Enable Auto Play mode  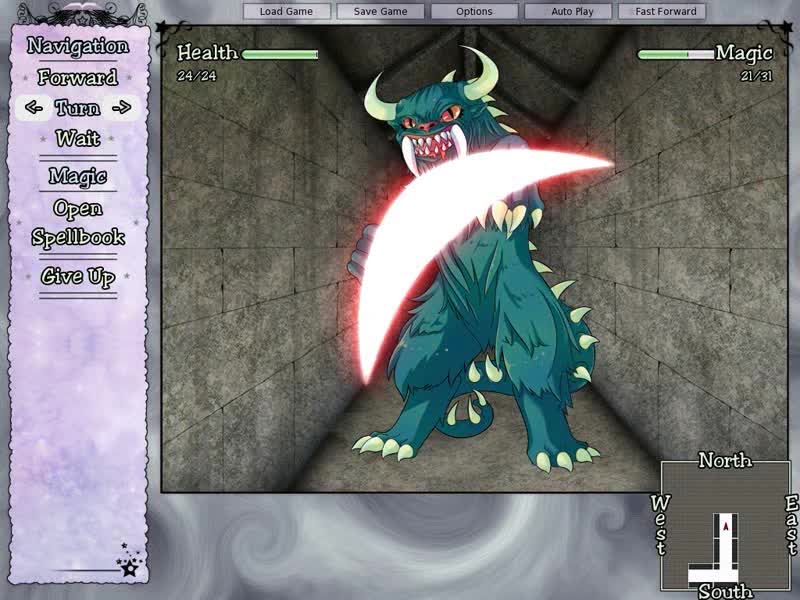tap(572, 12)
